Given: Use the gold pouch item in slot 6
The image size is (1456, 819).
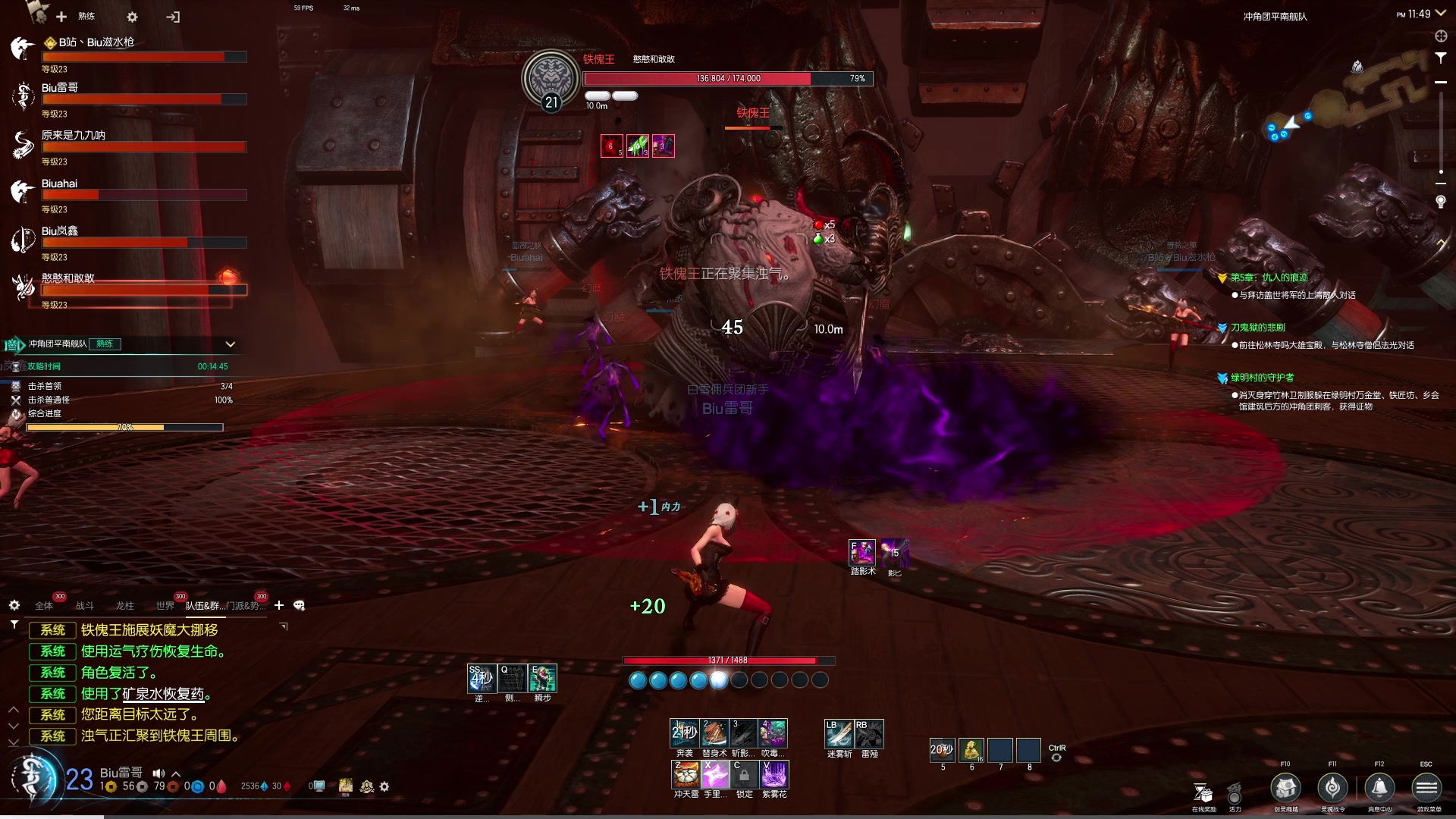Looking at the screenshot, I should [x=971, y=750].
